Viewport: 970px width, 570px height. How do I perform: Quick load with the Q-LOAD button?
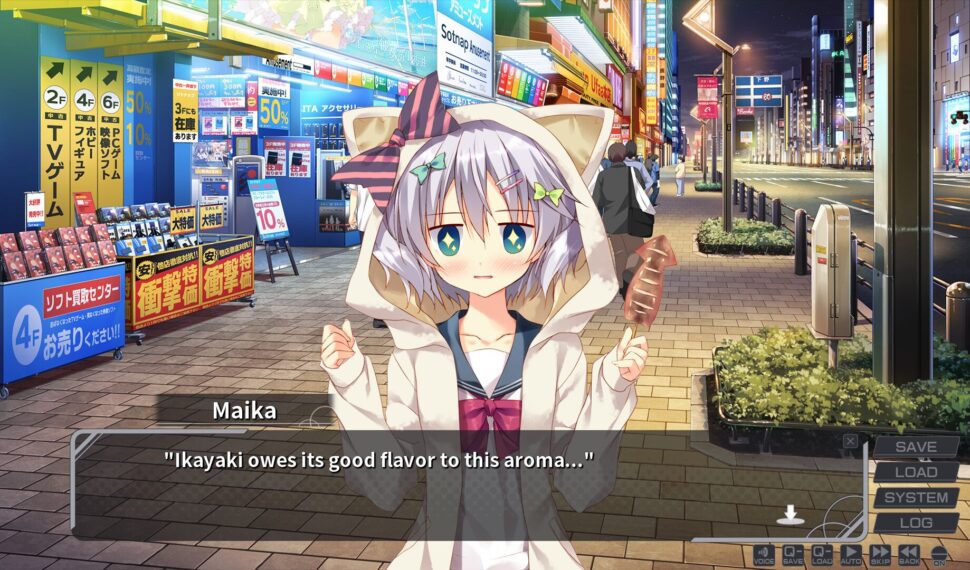point(822,553)
